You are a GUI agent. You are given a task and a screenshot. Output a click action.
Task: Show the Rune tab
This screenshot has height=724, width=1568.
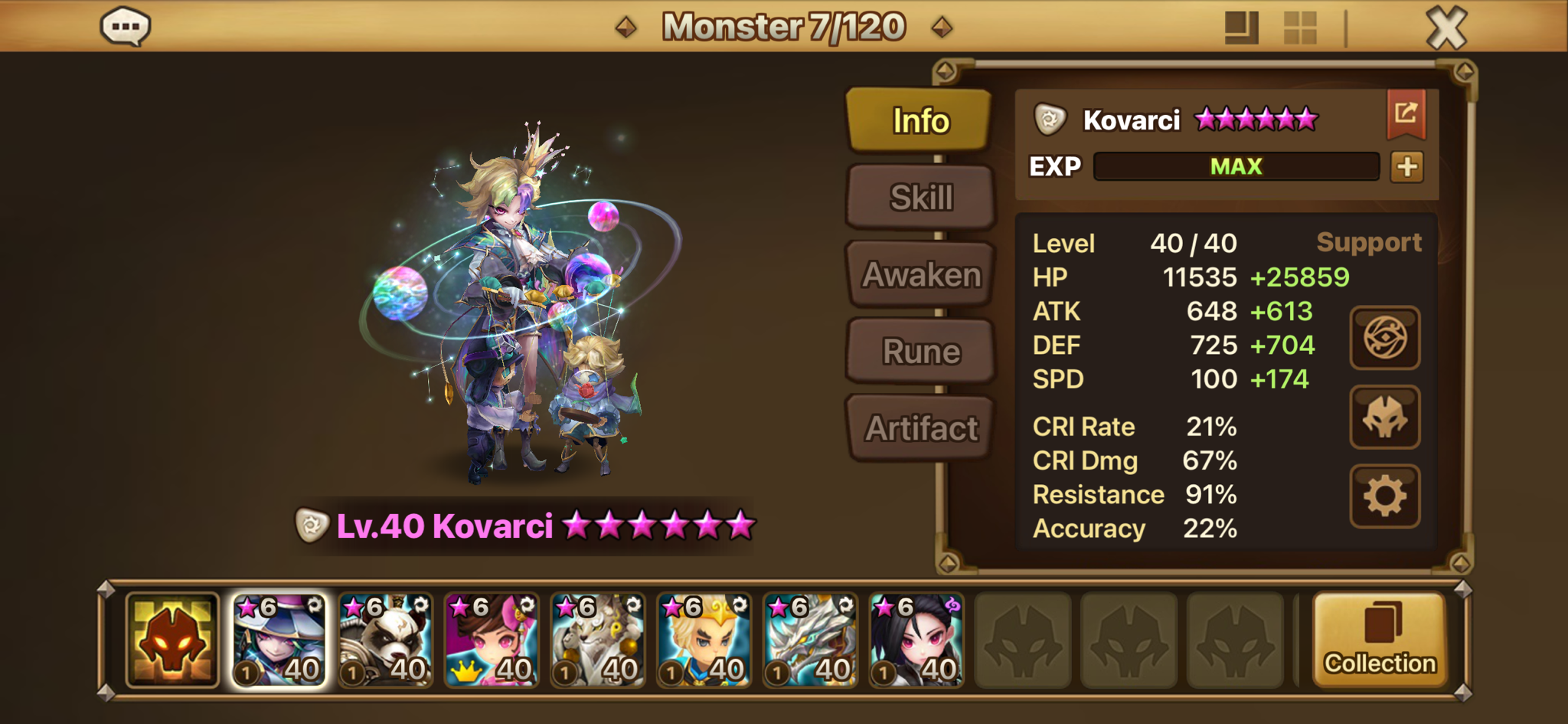(921, 352)
